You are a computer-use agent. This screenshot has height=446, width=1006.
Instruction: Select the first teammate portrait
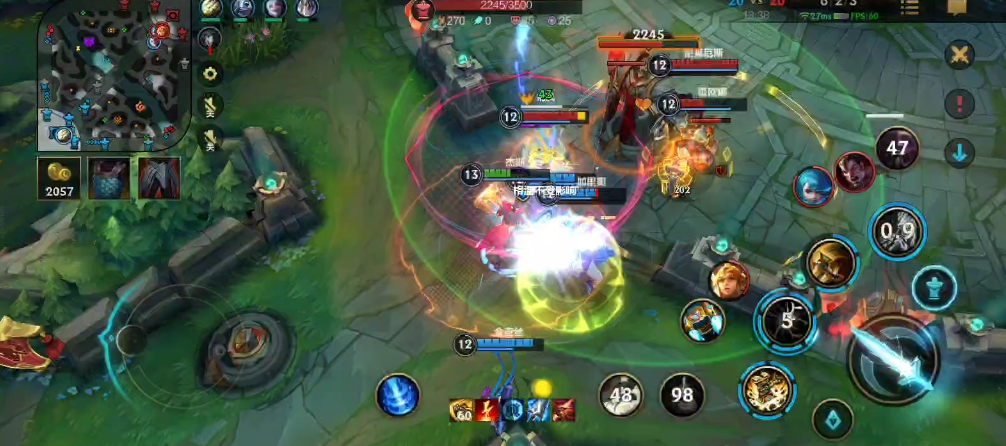coord(211,8)
